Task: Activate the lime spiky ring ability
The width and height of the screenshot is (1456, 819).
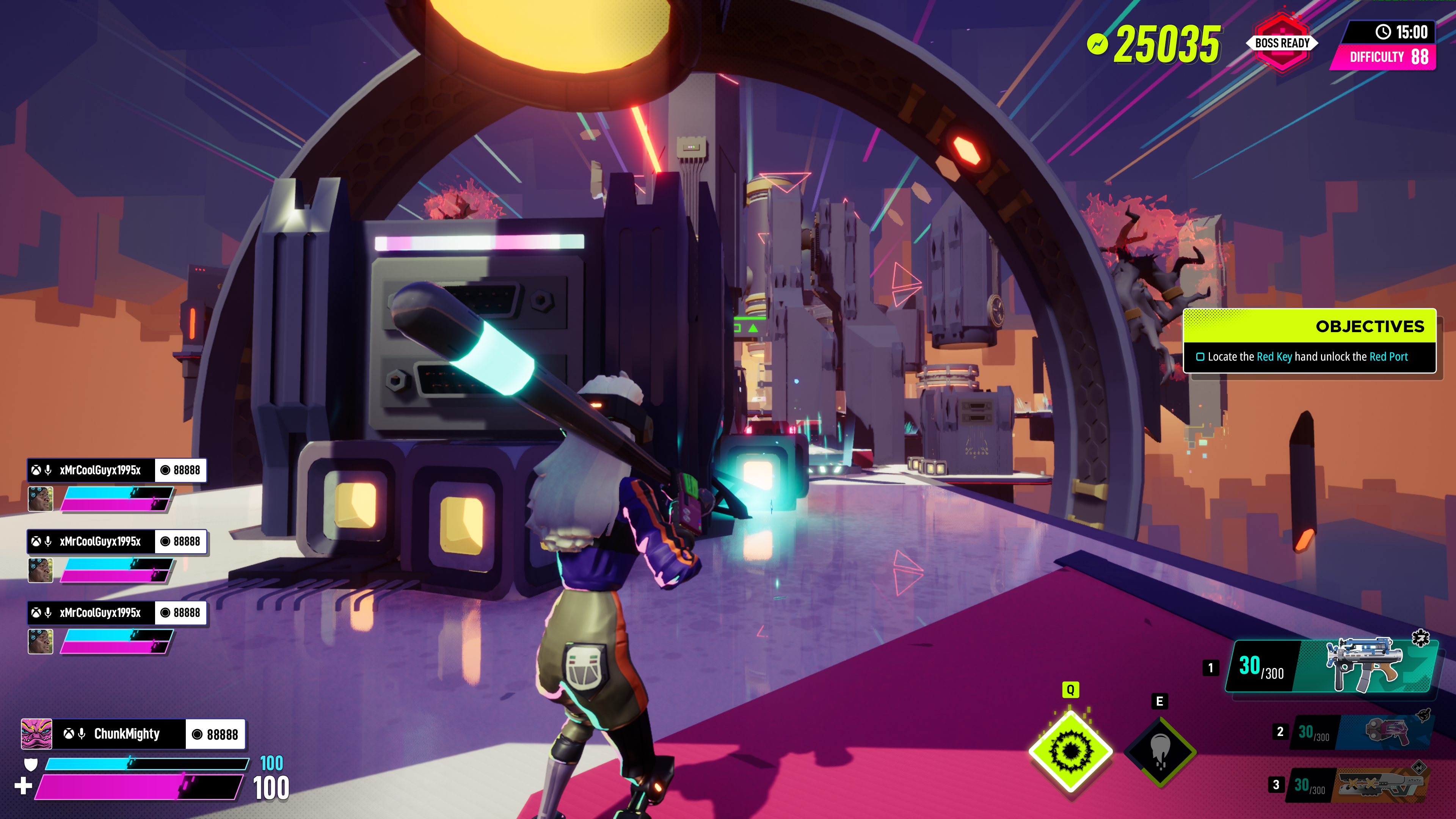Action: [1070, 751]
